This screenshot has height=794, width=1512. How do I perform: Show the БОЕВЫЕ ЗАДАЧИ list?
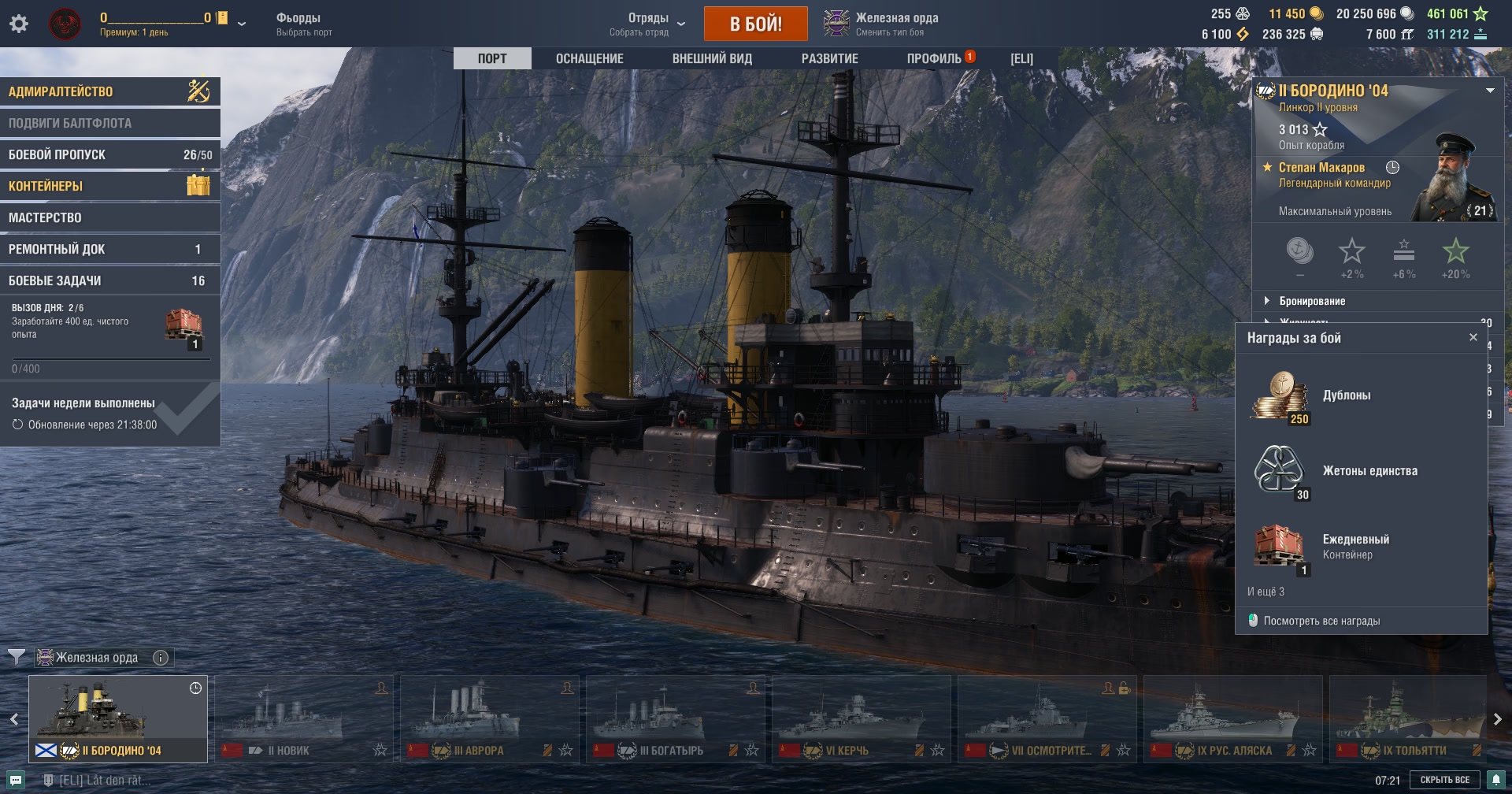[109, 280]
